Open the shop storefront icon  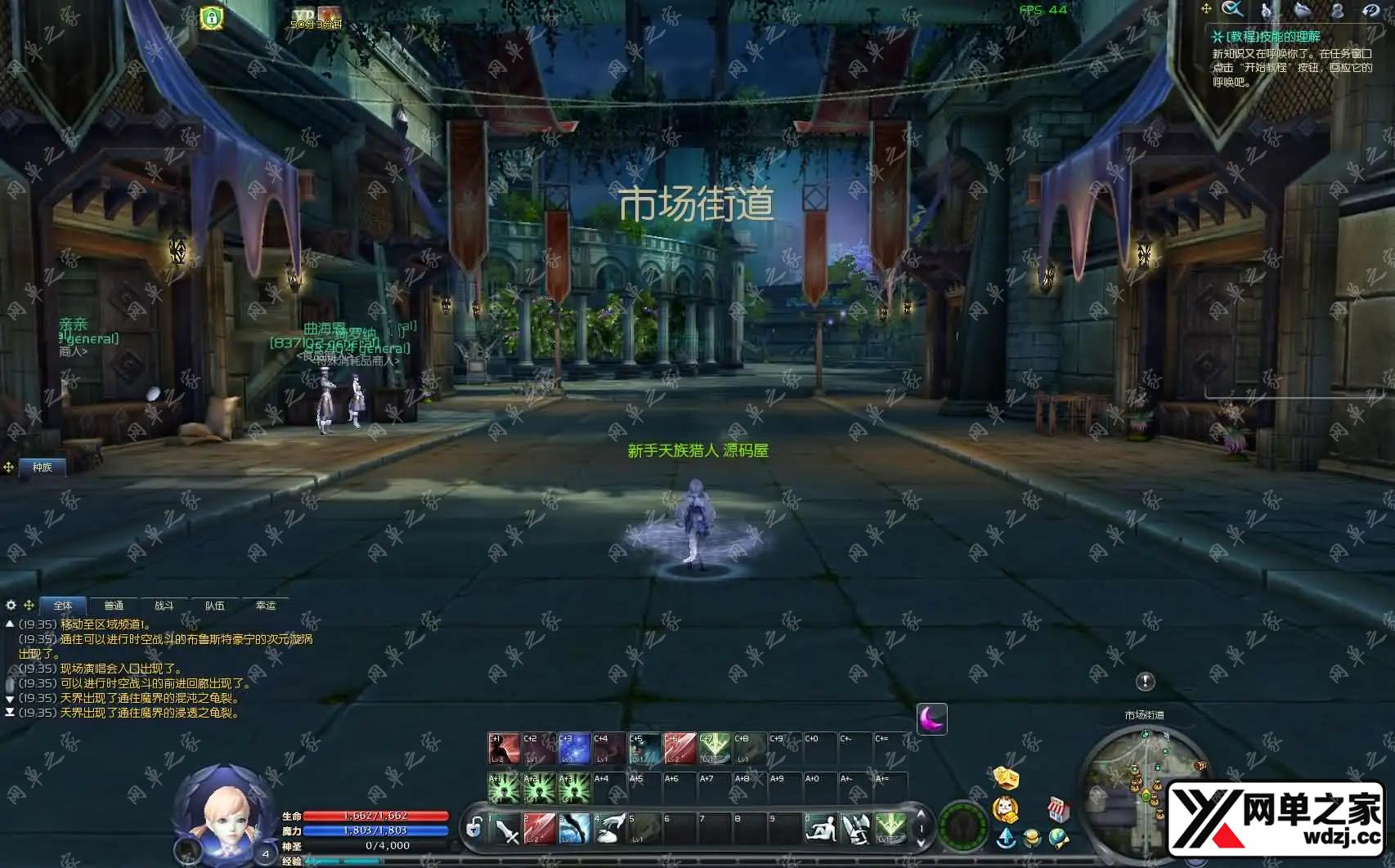coord(1058,809)
